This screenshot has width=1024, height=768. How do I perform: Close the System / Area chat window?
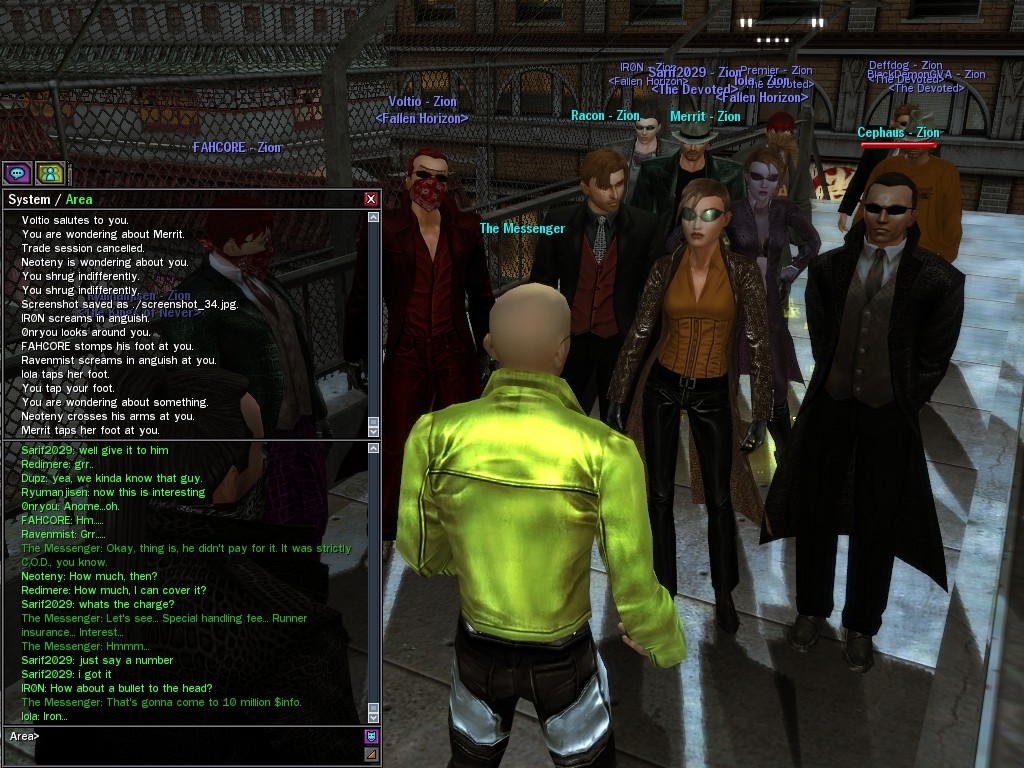coord(371,199)
